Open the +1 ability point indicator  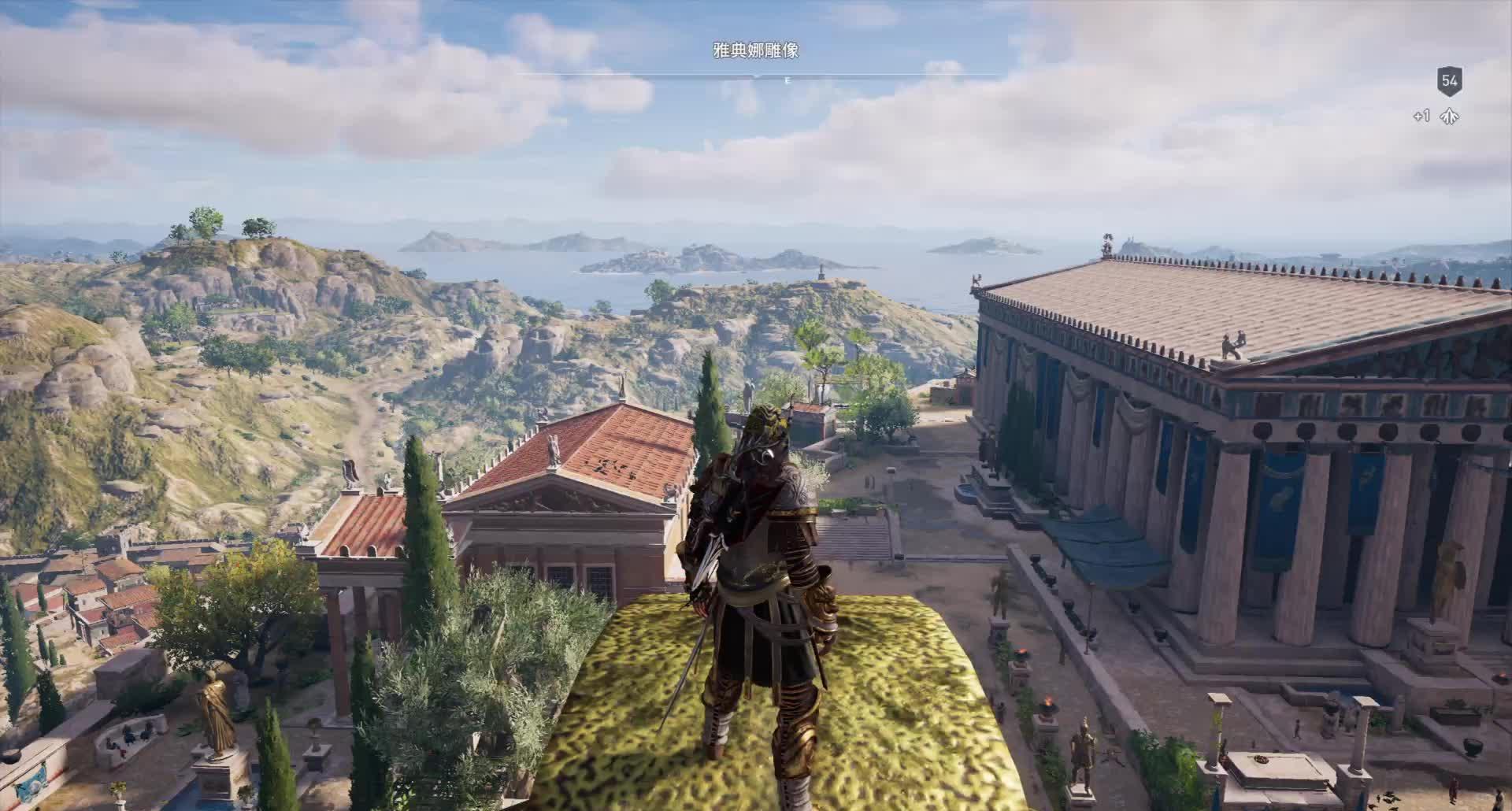pos(1437,117)
